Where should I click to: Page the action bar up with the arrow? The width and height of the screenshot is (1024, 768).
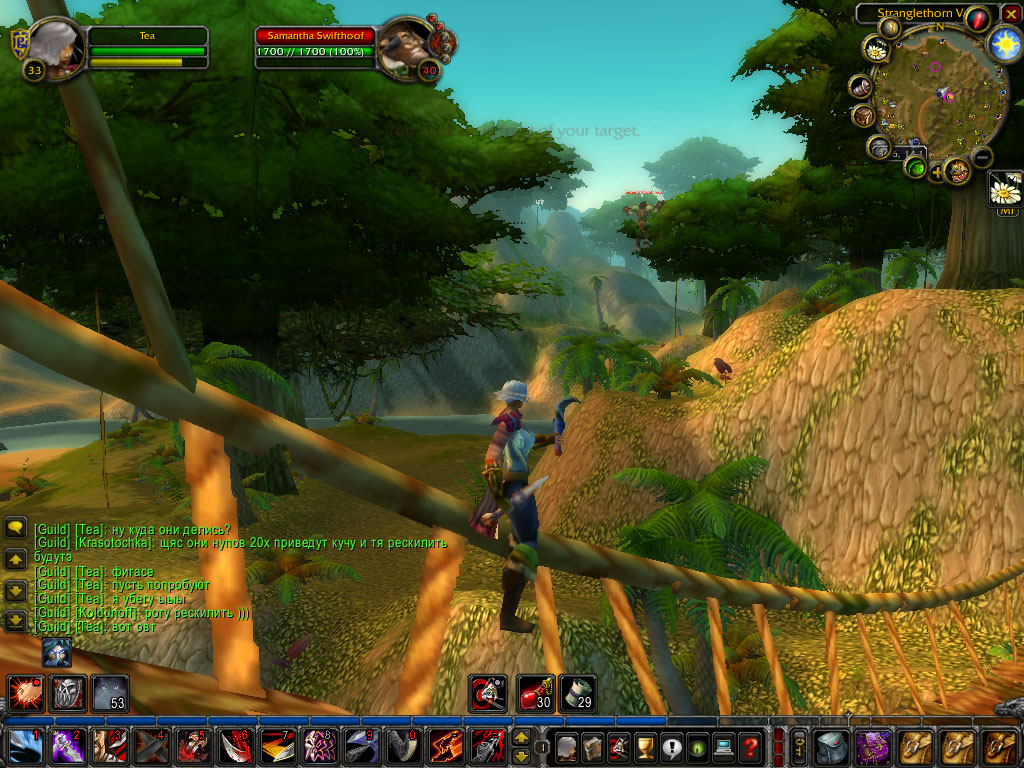pos(521,738)
